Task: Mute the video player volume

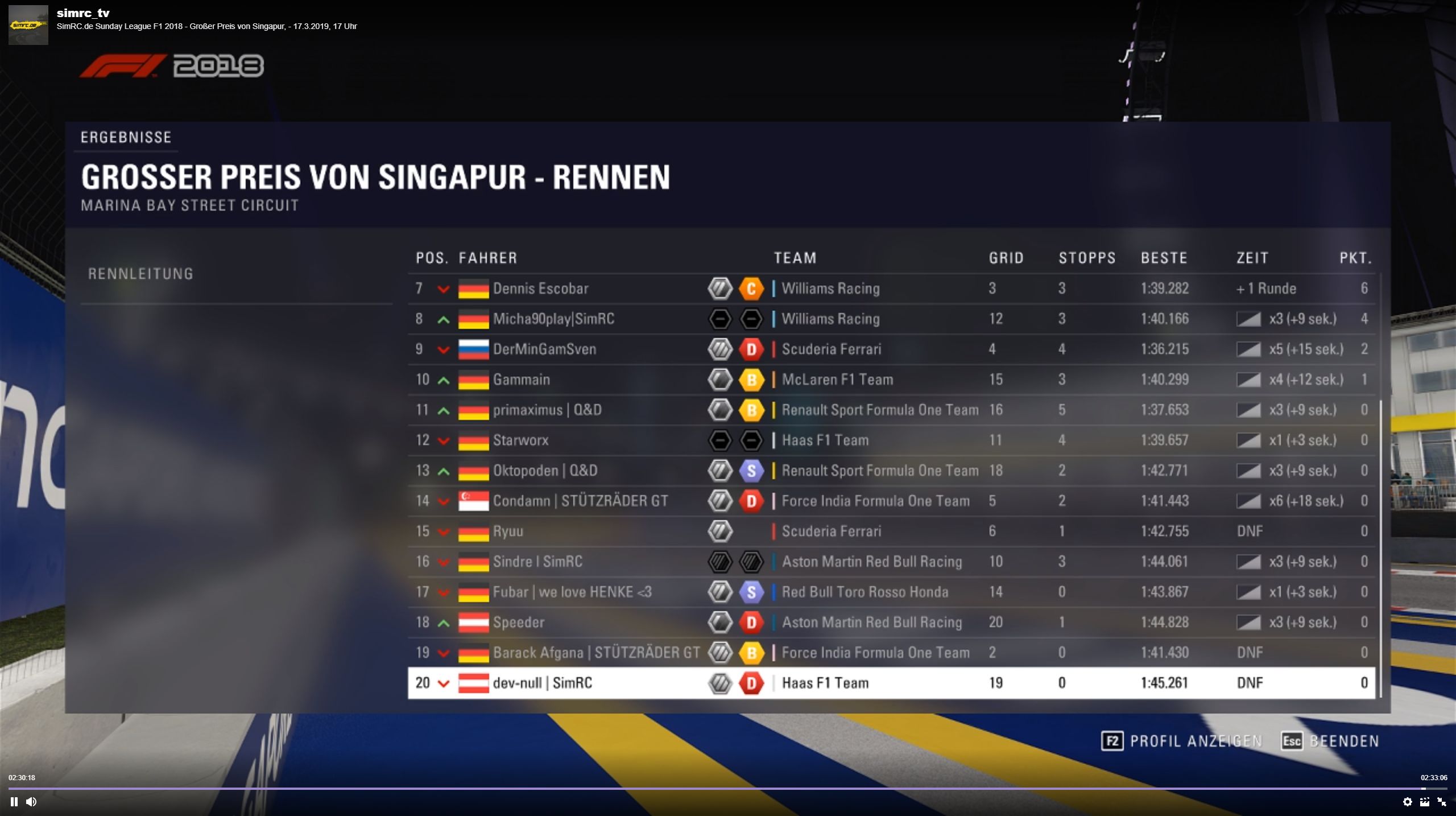Action: click(31, 802)
